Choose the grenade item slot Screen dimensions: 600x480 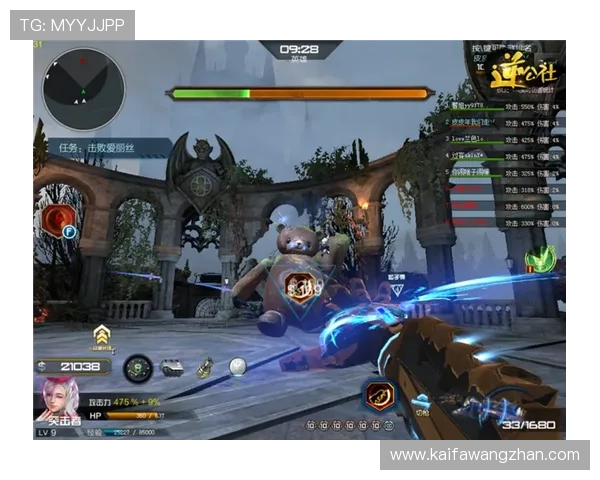click(x=205, y=368)
